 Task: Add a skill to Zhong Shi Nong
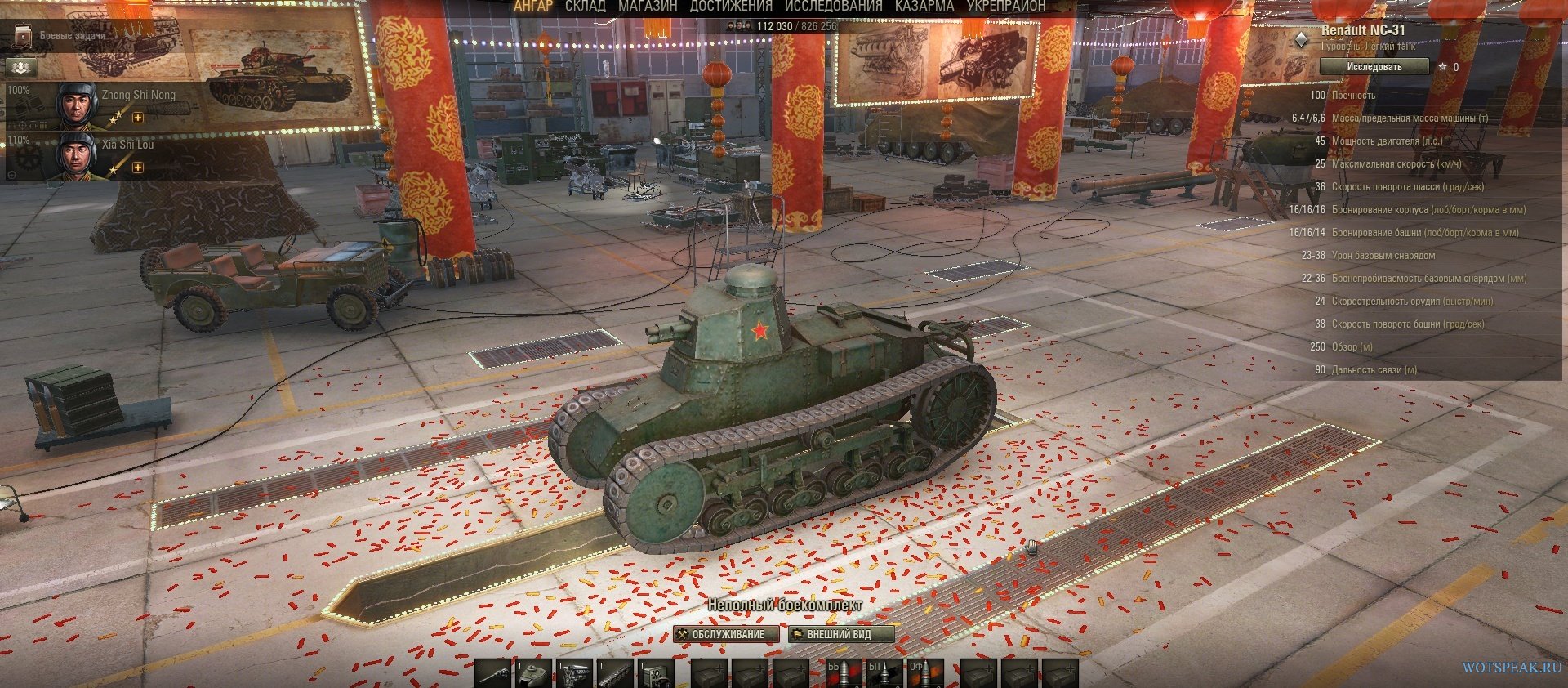click(x=138, y=118)
